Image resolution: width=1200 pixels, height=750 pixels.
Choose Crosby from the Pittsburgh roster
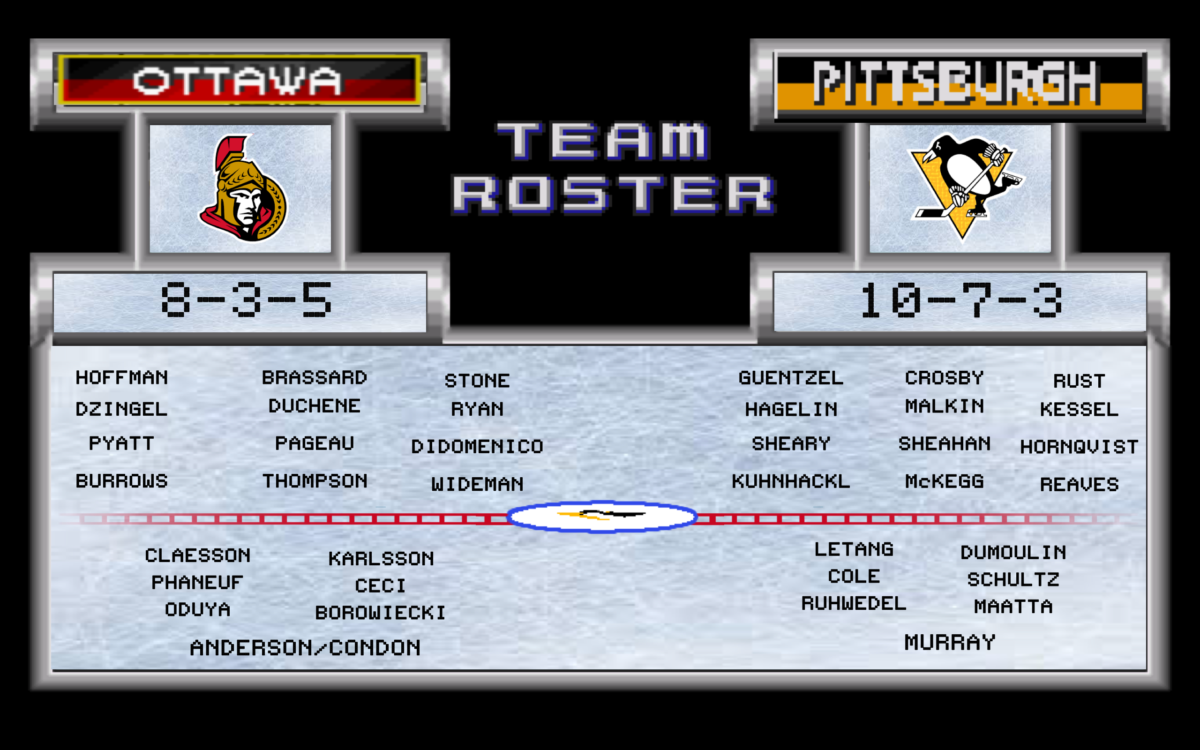coord(944,378)
